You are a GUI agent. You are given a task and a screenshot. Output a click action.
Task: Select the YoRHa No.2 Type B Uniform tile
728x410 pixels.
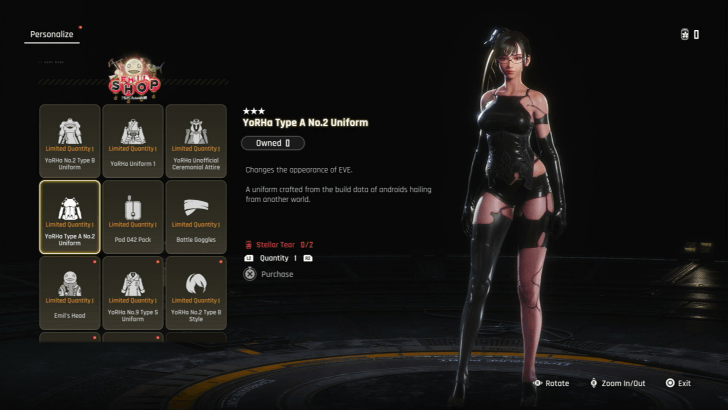point(70,141)
